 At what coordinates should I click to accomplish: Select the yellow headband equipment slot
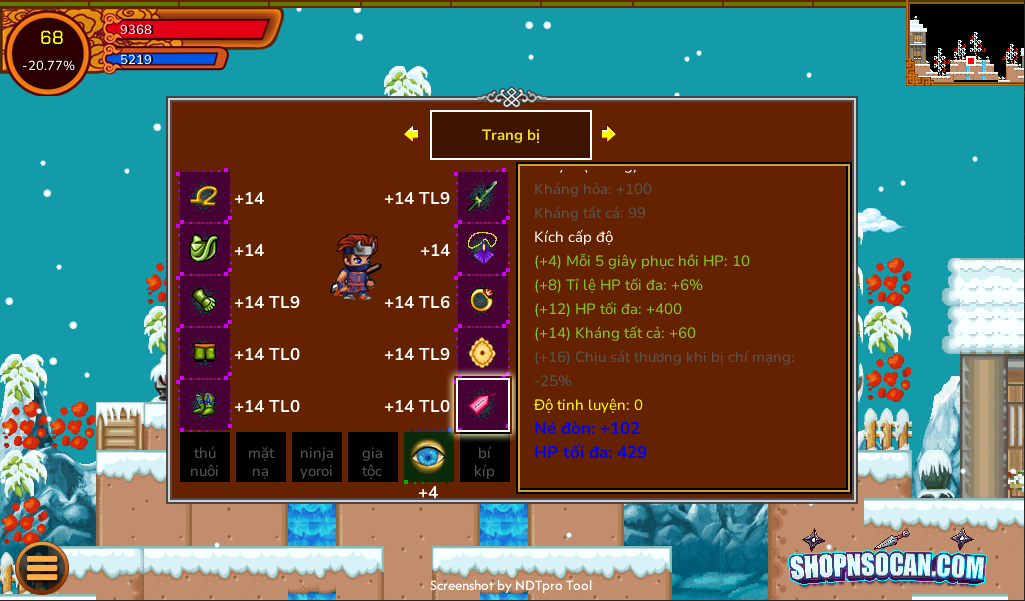205,198
